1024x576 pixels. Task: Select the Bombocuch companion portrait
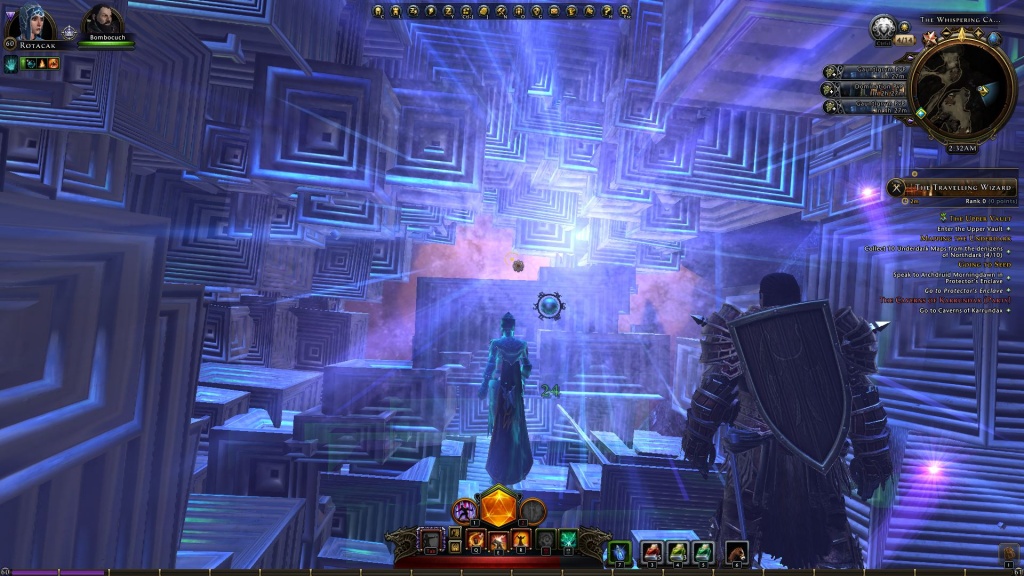coord(100,20)
